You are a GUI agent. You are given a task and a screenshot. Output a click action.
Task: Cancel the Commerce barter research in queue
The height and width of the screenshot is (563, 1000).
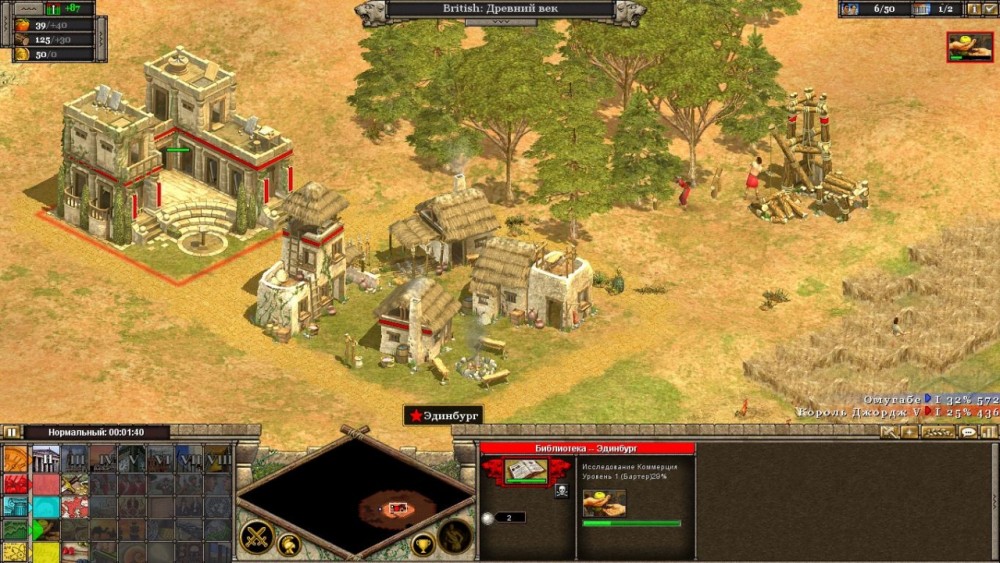pos(604,502)
